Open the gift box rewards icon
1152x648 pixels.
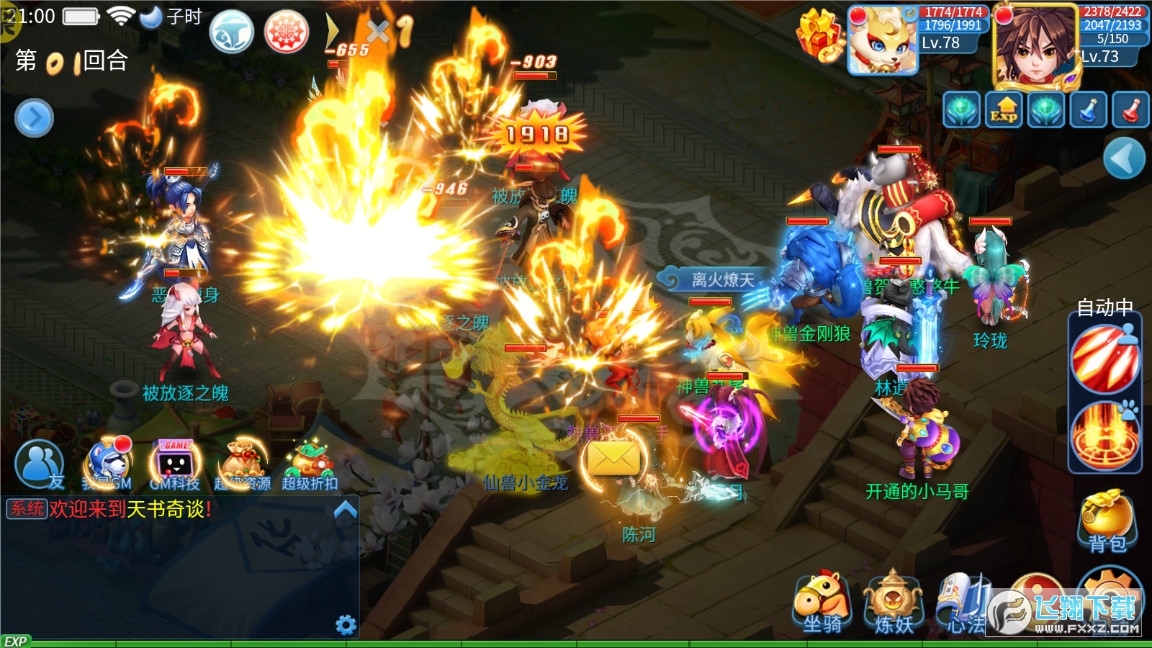821,33
